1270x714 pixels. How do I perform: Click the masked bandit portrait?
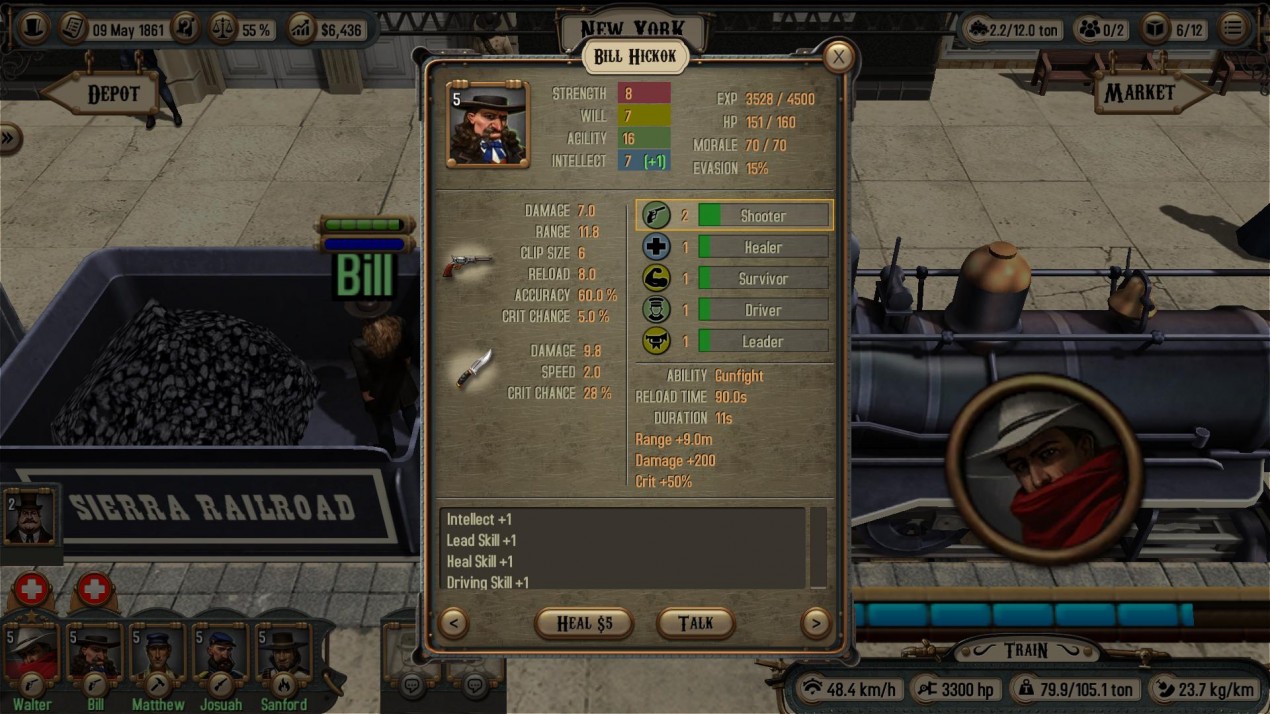(x=1045, y=467)
